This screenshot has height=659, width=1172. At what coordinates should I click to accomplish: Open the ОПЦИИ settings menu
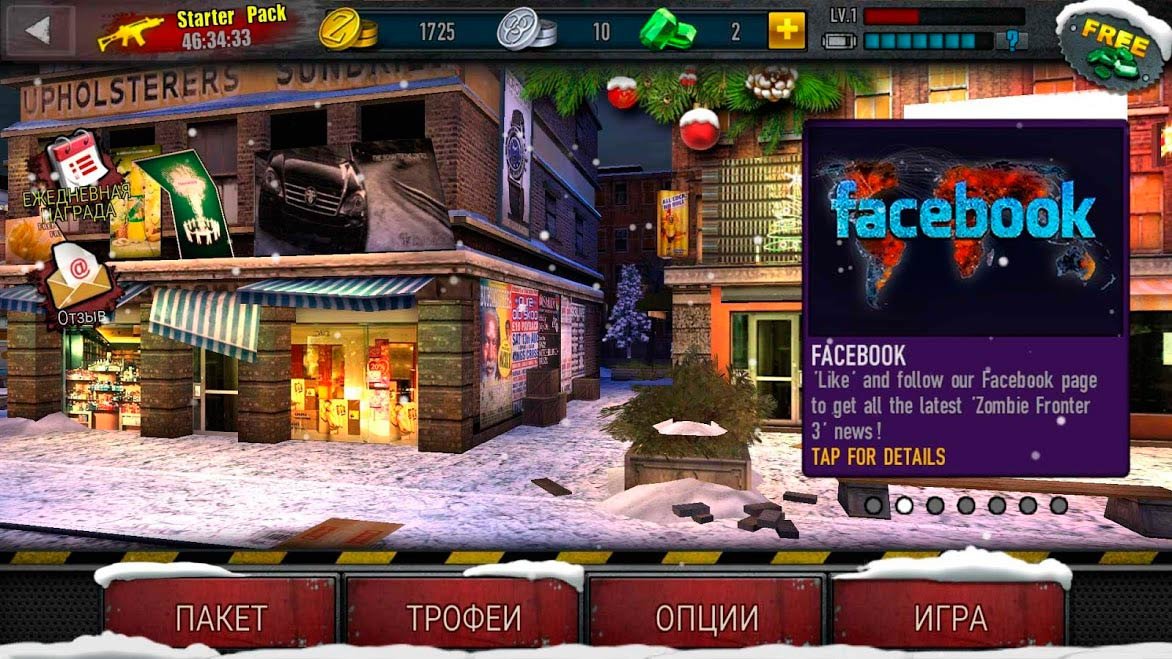(706, 614)
